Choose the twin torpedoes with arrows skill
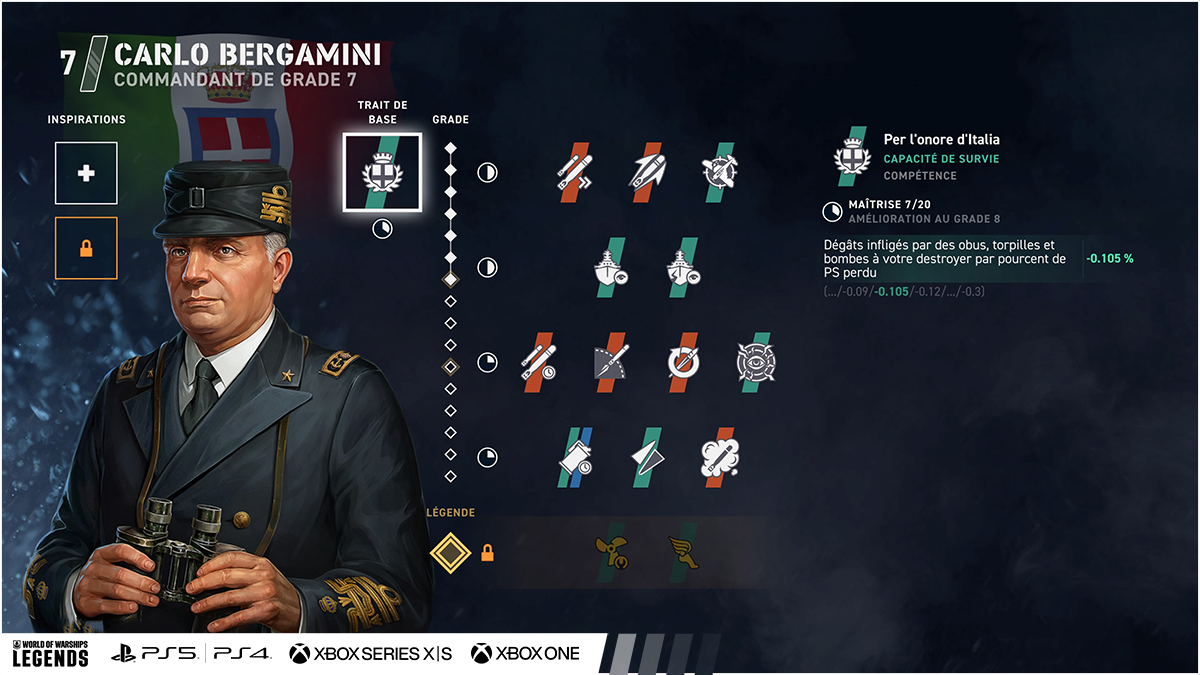 [575, 172]
